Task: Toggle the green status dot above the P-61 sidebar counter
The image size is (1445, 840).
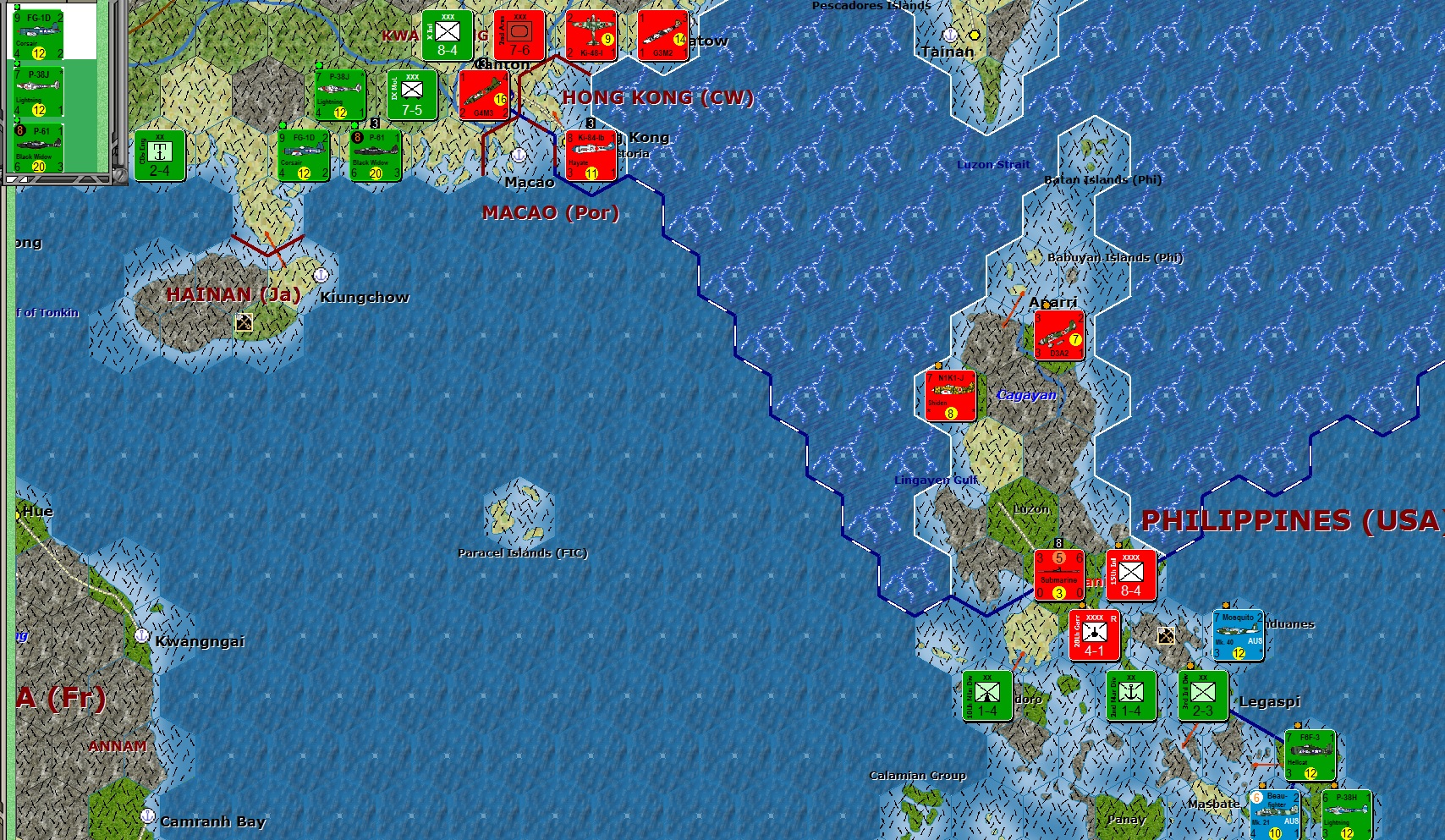Action: [x=18, y=118]
